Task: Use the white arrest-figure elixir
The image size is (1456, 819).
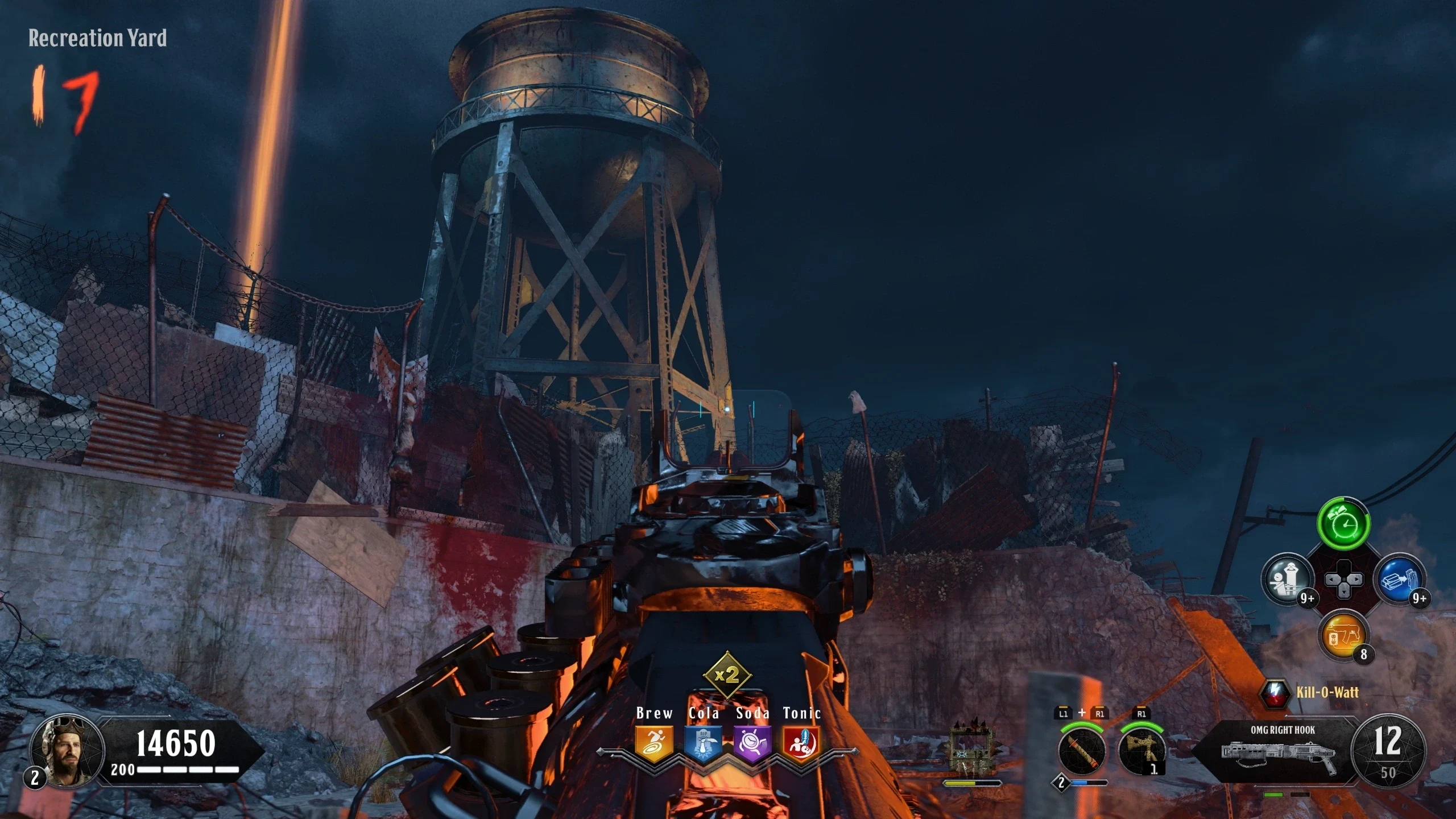Action: [x=1288, y=580]
